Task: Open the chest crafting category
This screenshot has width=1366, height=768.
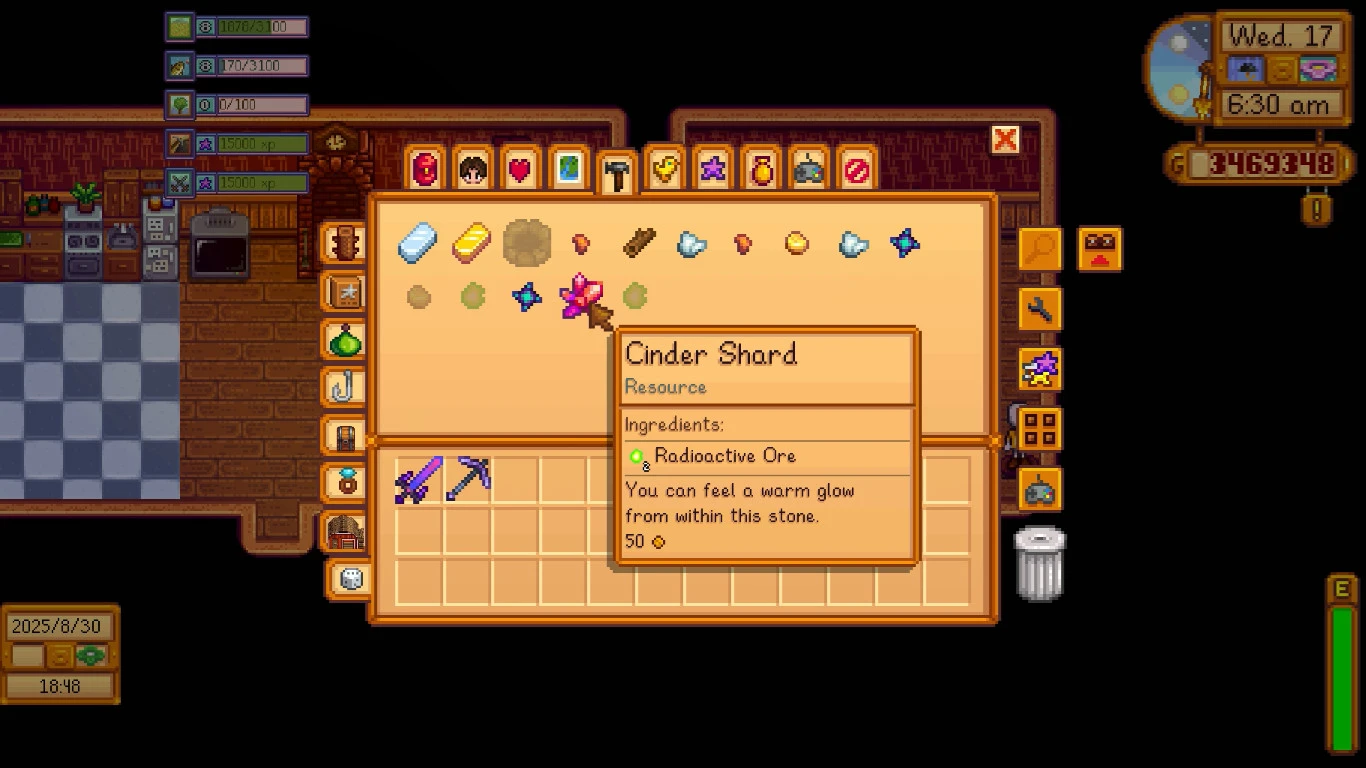Action: [344, 435]
